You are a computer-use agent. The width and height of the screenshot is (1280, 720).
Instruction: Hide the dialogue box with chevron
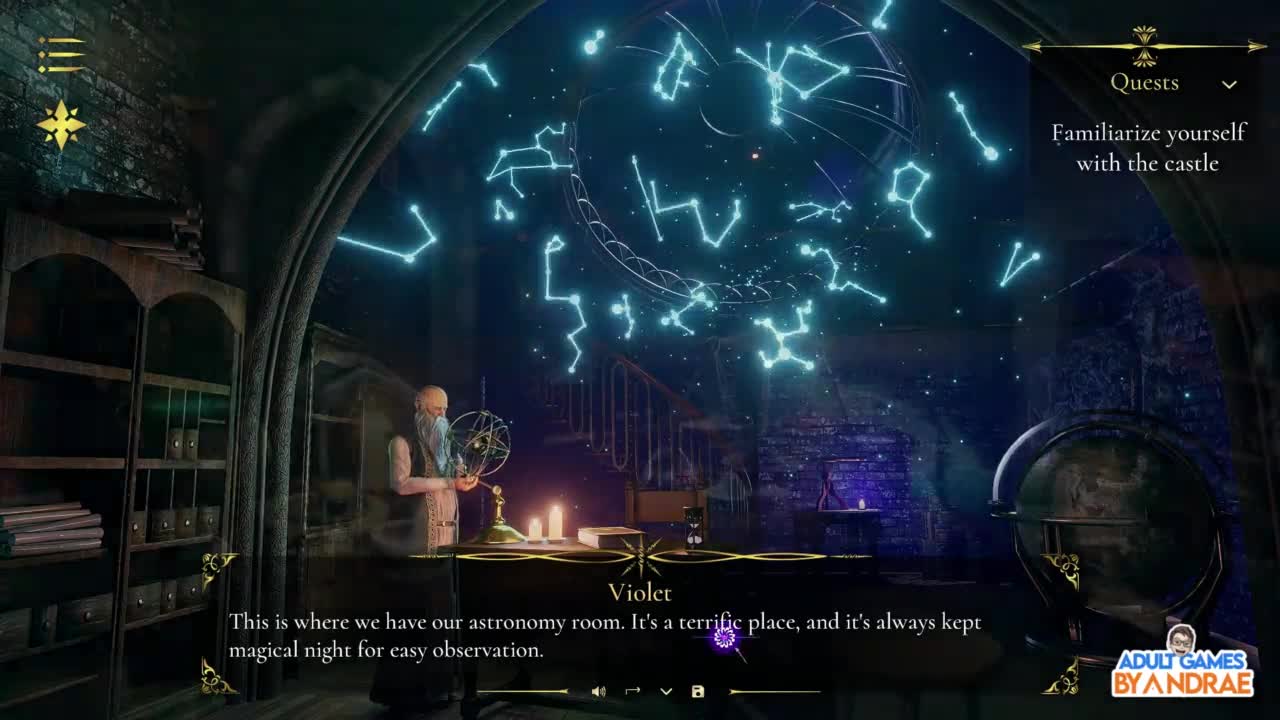click(666, 691)
